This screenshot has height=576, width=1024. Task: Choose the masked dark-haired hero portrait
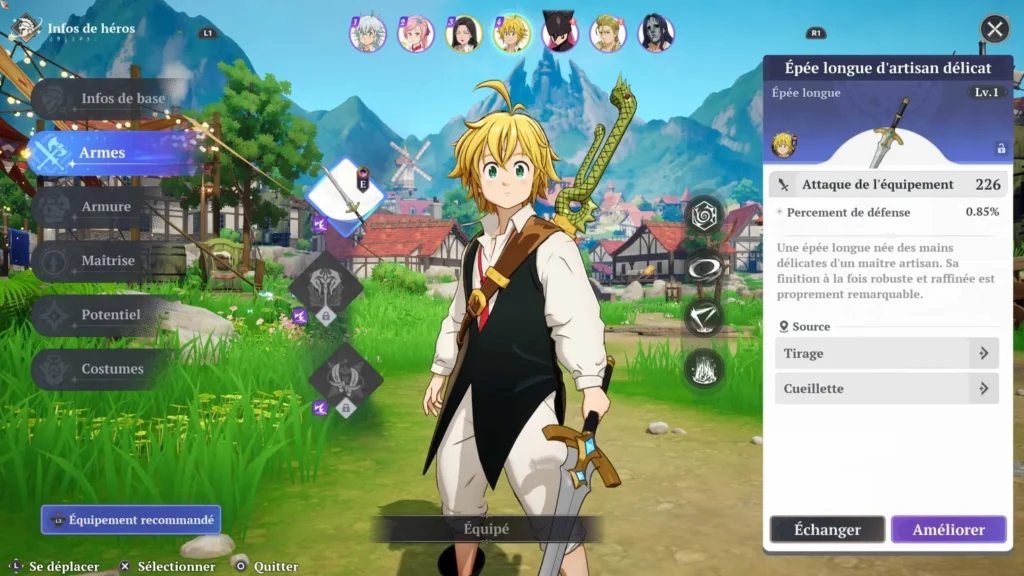pyautogui.click(x=655, y=33)
